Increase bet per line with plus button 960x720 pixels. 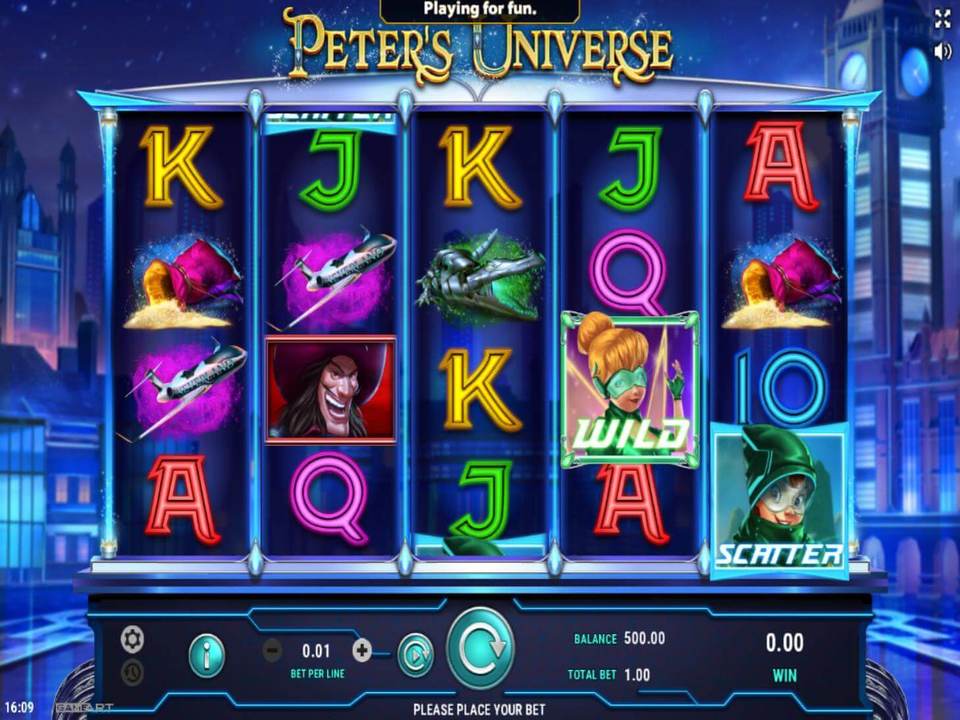[x=362, y=650]
